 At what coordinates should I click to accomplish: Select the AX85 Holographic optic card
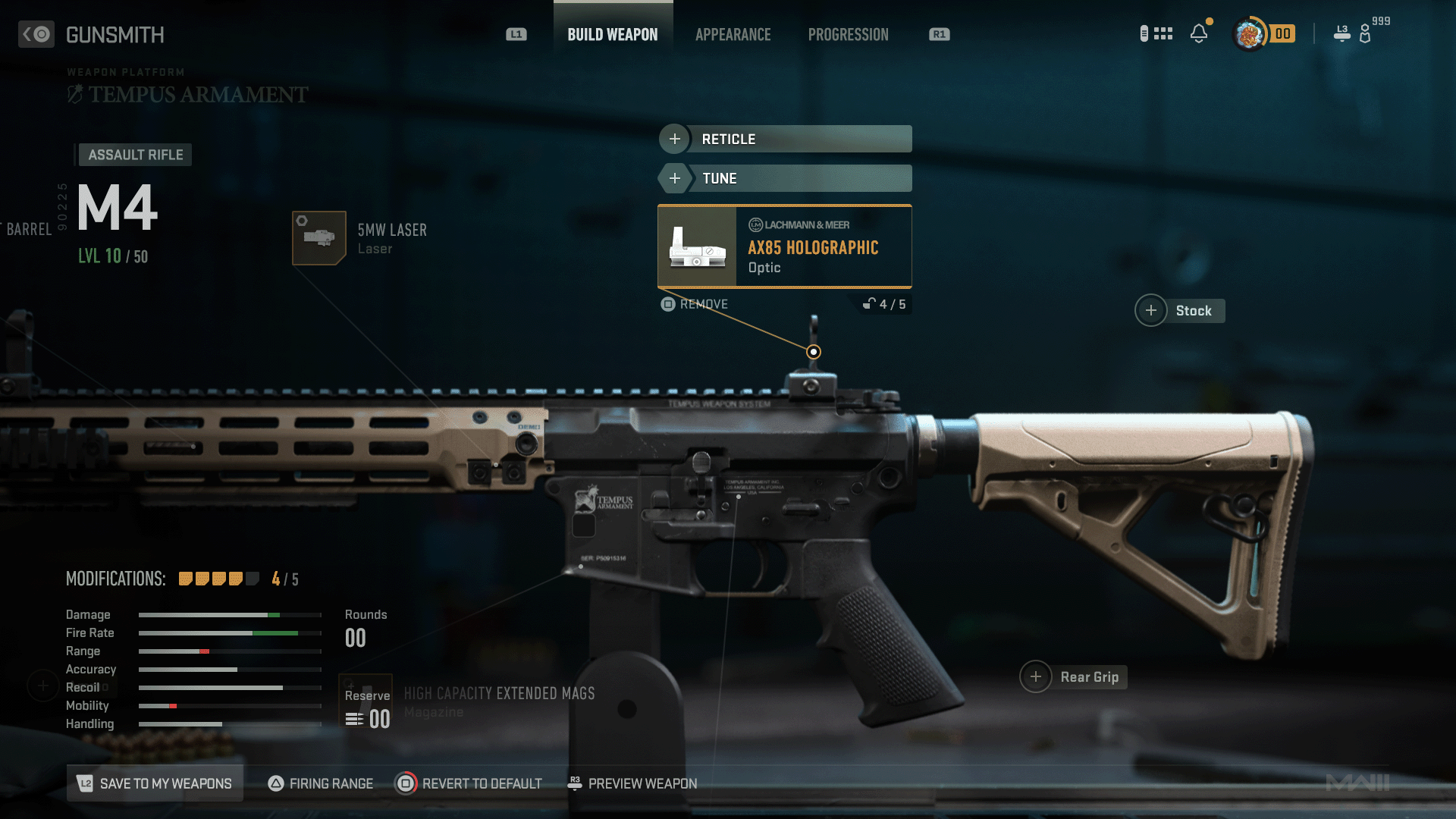(785, 246)
